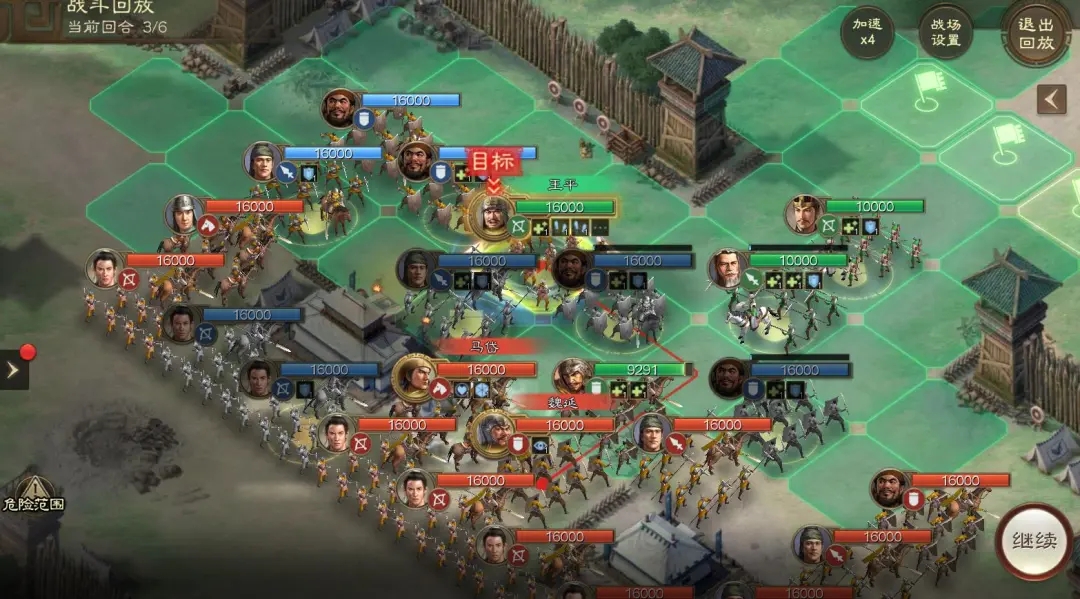
Task: Expand the left side panel arrow
Action: coord(14,369)
